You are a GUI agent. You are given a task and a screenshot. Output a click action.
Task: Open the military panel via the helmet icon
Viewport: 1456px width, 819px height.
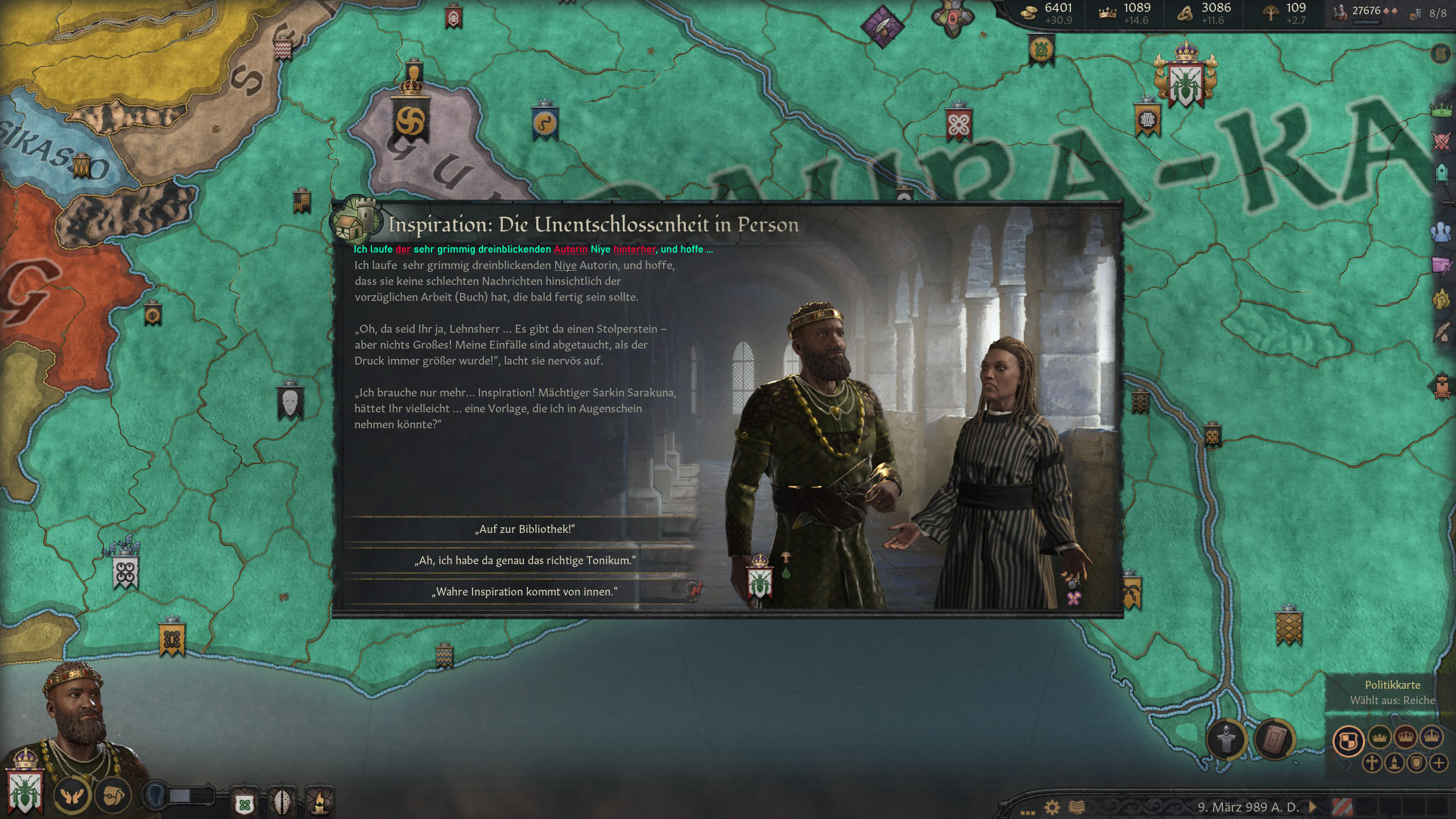click(x=1227, y=739)
